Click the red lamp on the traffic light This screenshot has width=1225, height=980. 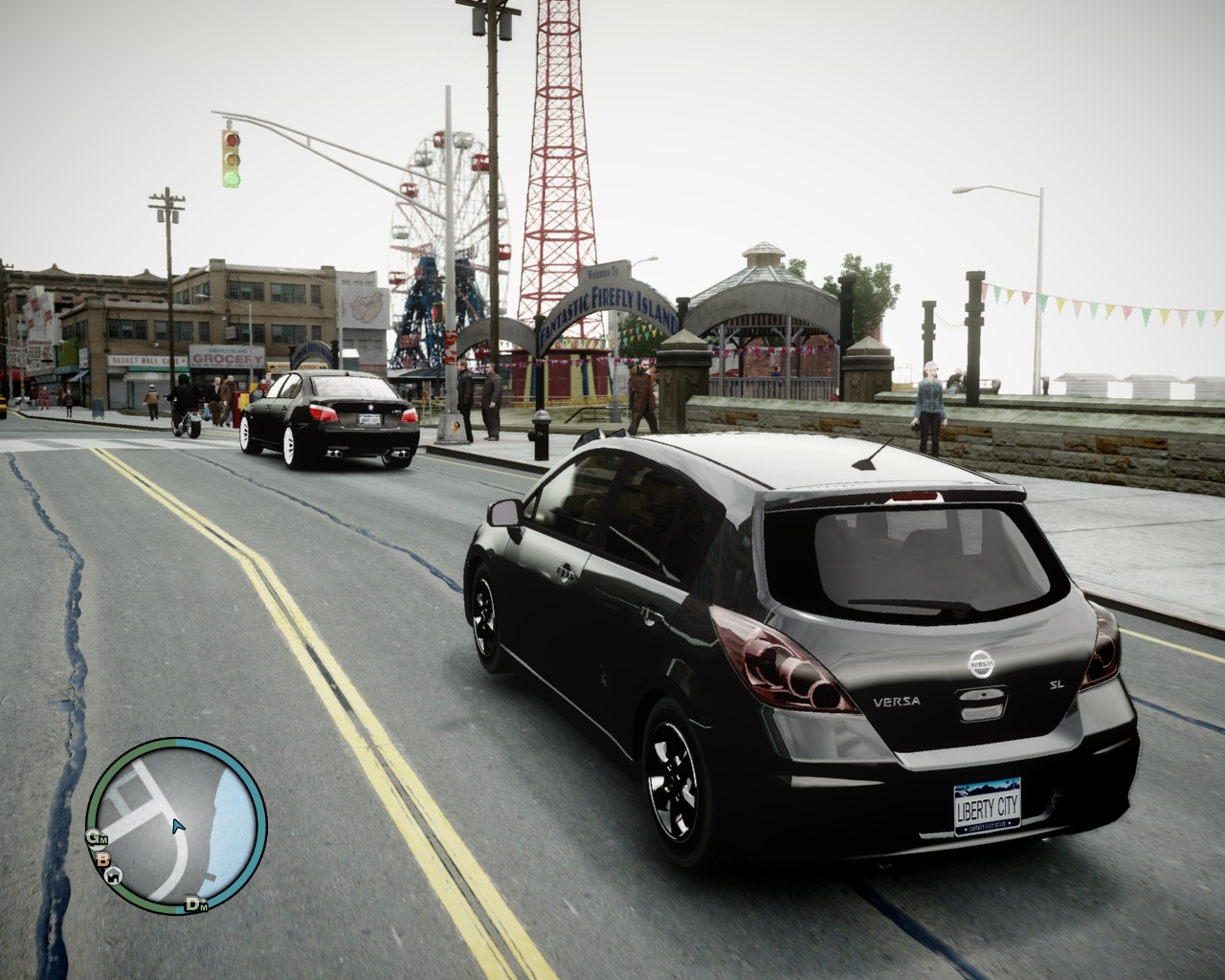coord(232,141)
